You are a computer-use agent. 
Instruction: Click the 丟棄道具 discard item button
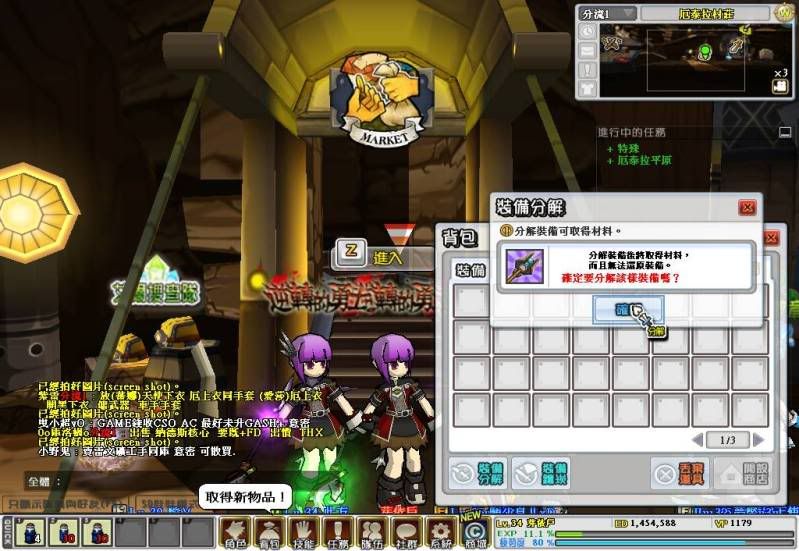(680, 472)
